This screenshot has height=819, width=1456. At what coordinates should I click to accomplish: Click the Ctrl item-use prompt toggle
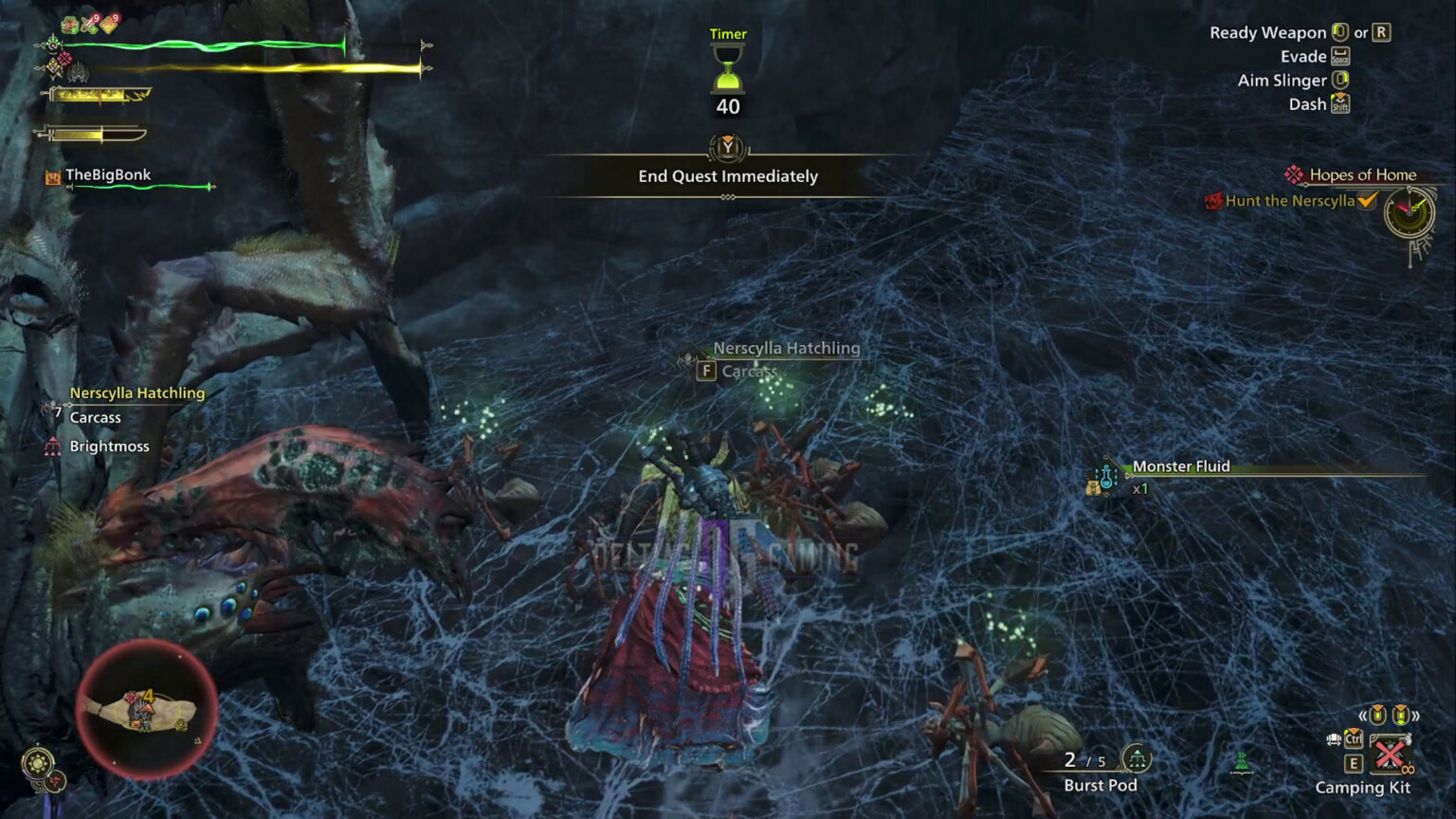pos(1354,738)
